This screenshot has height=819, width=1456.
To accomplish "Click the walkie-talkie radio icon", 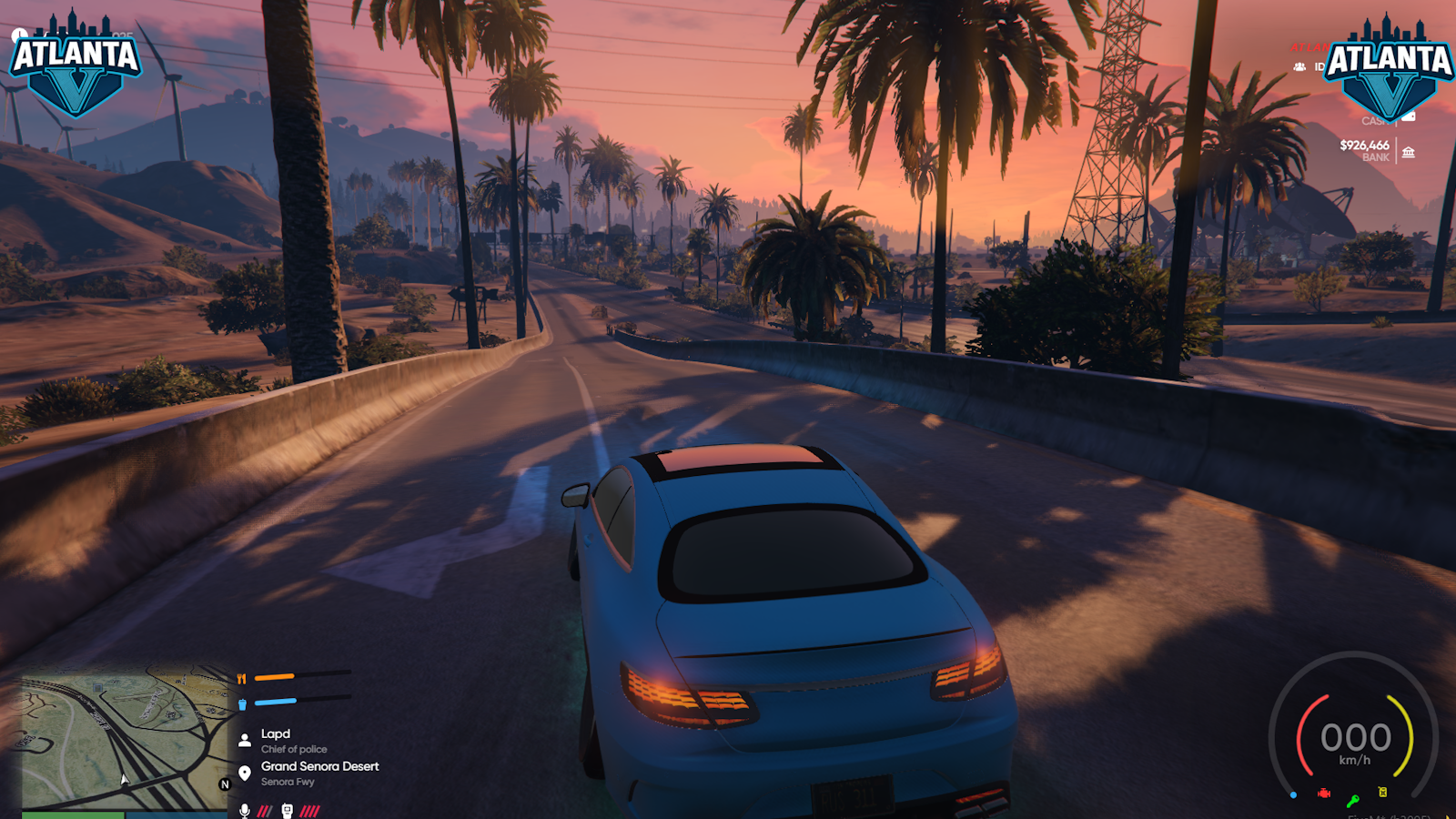I will pyautogui.click(x=287, y=810).
